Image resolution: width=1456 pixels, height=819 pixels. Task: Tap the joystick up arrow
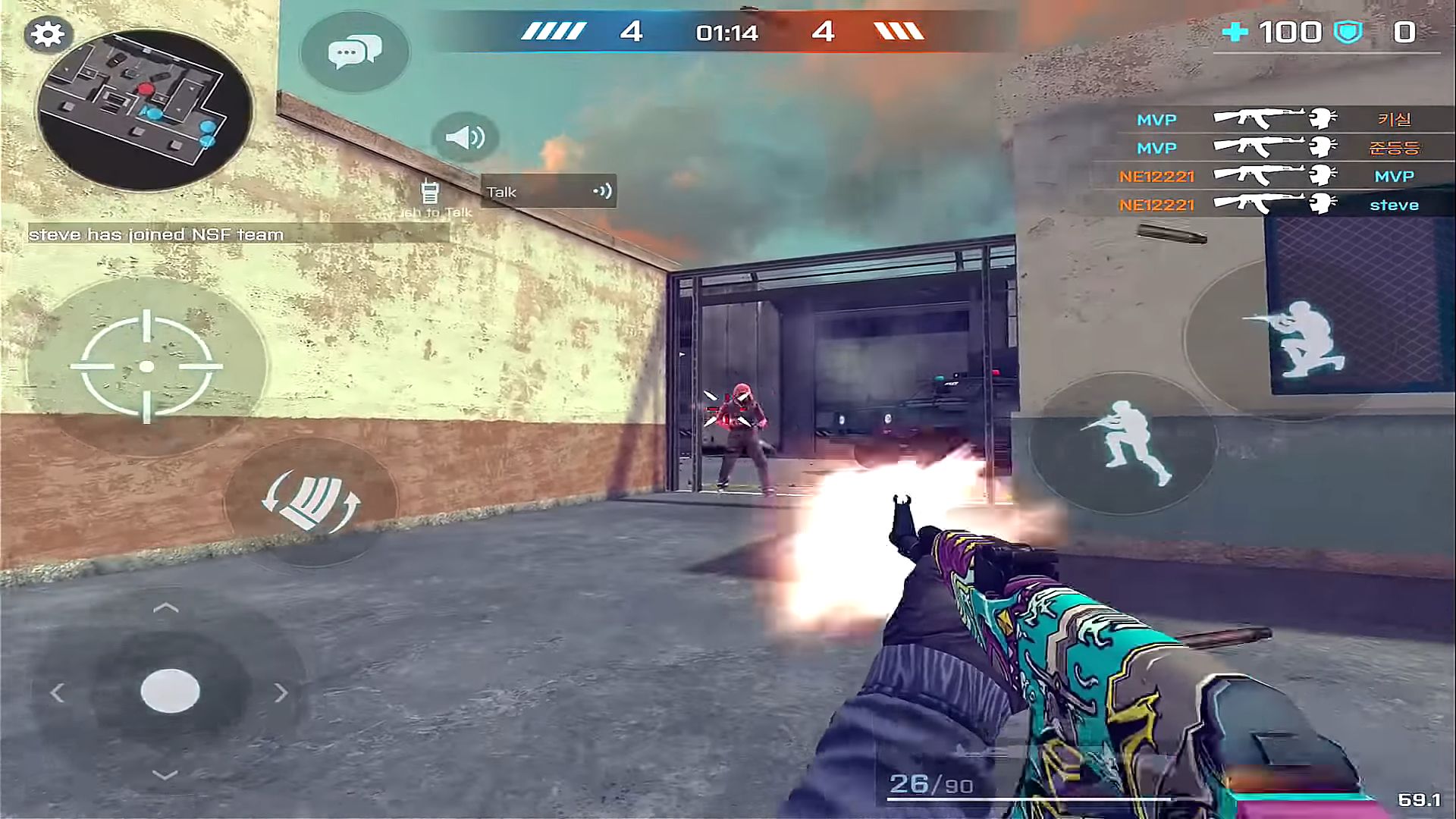[x=166, y=608]
